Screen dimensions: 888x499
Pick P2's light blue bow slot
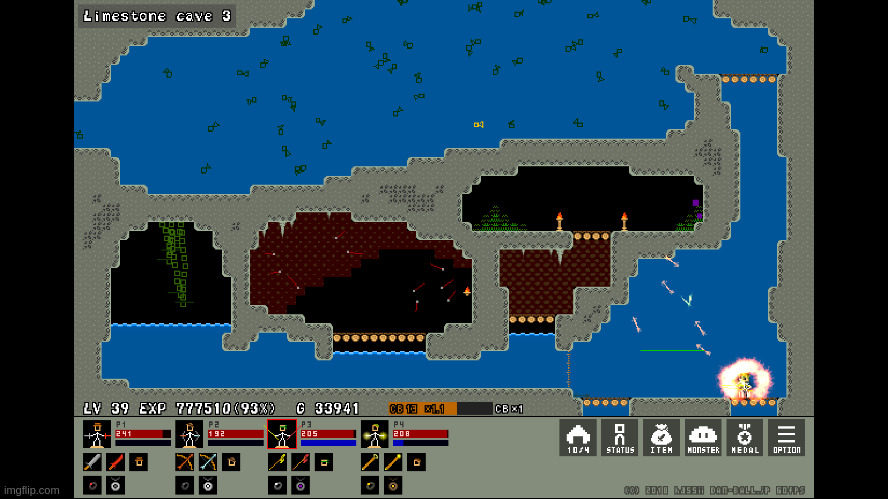coord(208,462)
